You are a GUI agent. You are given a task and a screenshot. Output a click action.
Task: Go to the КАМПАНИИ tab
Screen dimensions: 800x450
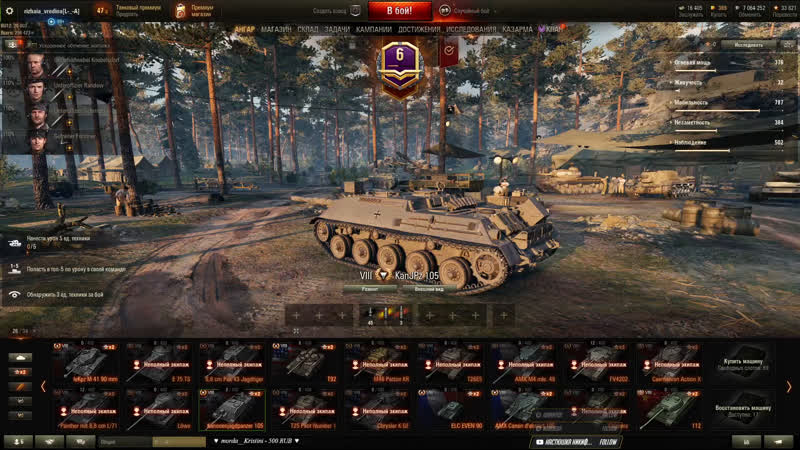click(374, 30)
